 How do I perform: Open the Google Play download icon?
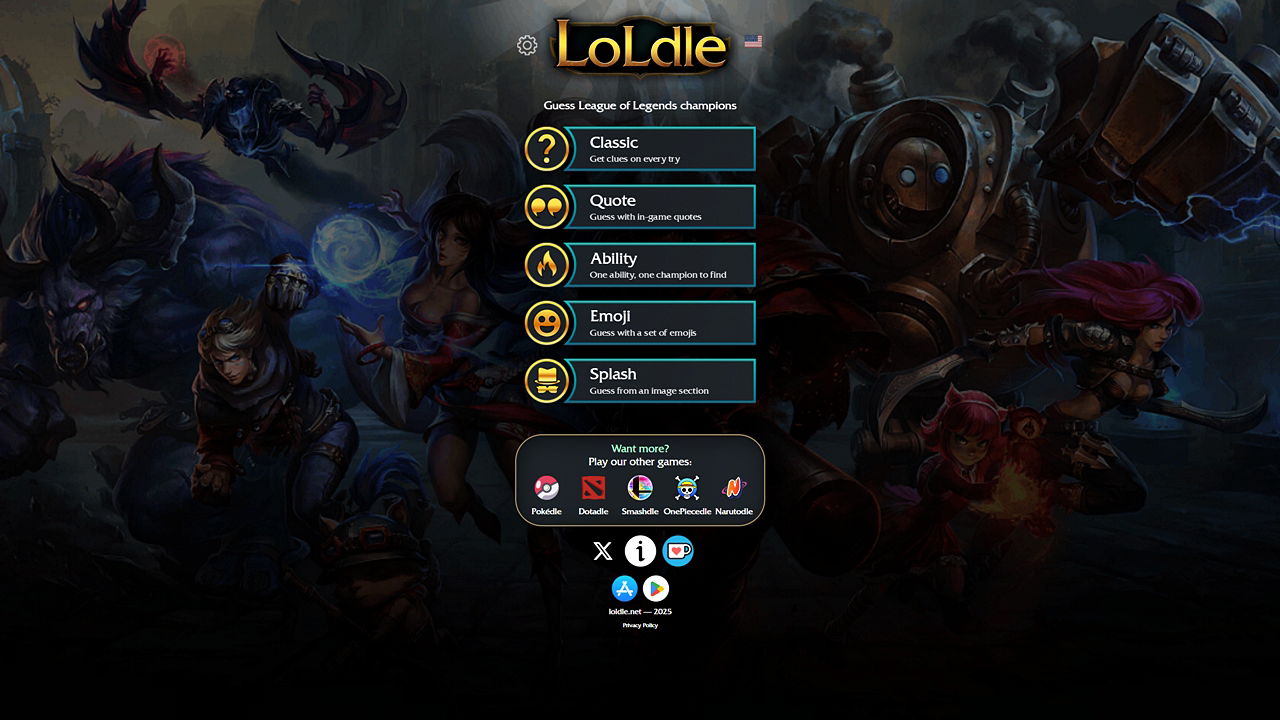point(656,588)
